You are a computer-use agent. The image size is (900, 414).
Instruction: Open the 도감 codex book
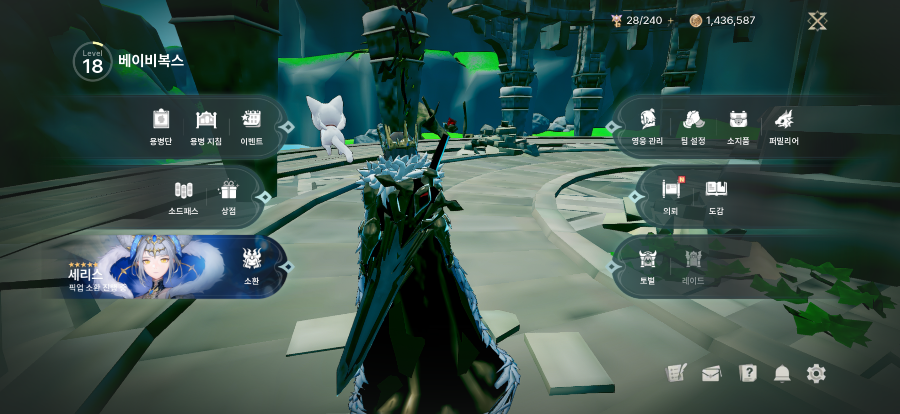tap(716, 195)
